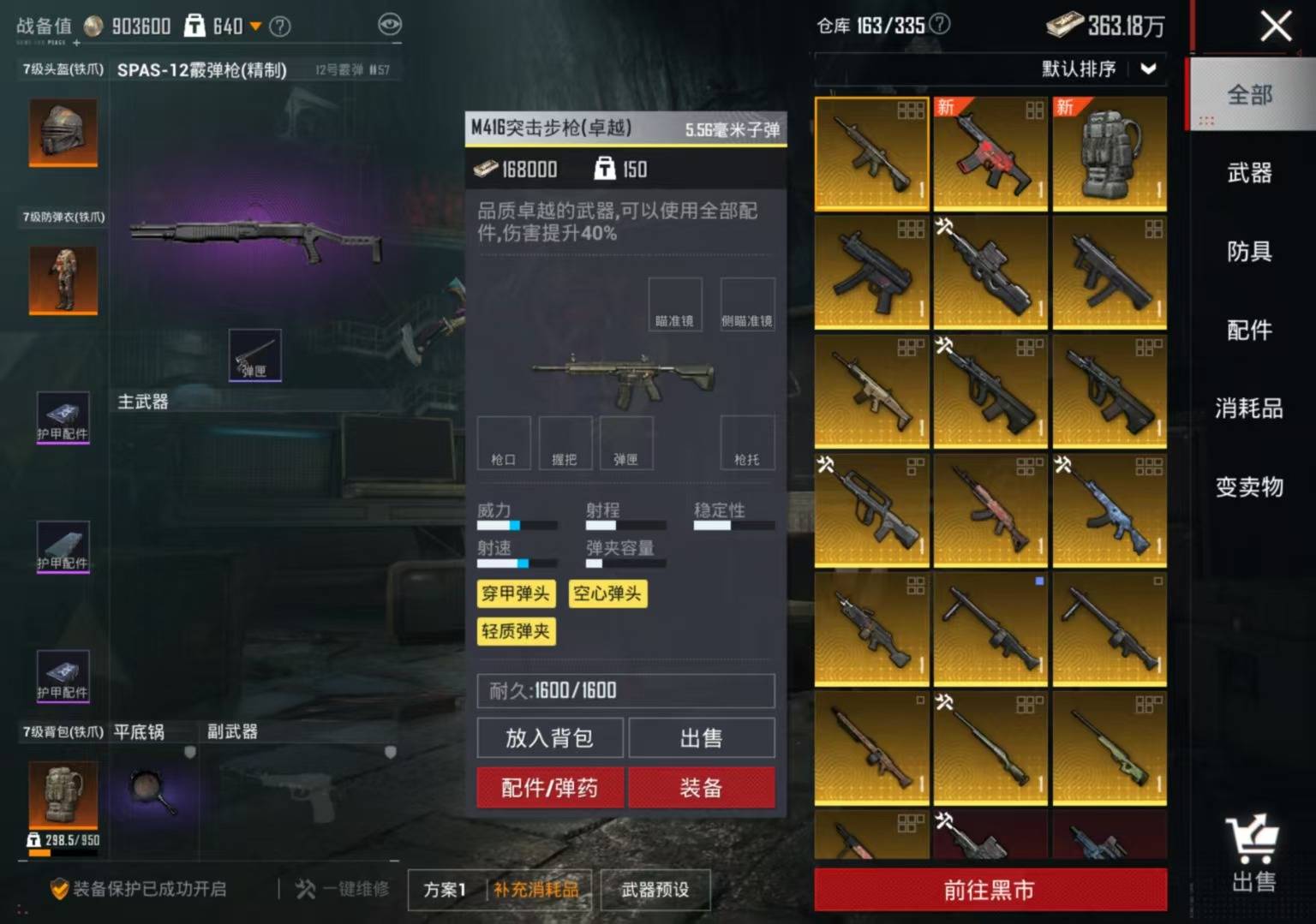Sell the M416 with the 出售 button
The width and height of the screenshot is (1316, 924).
point(701,738)
